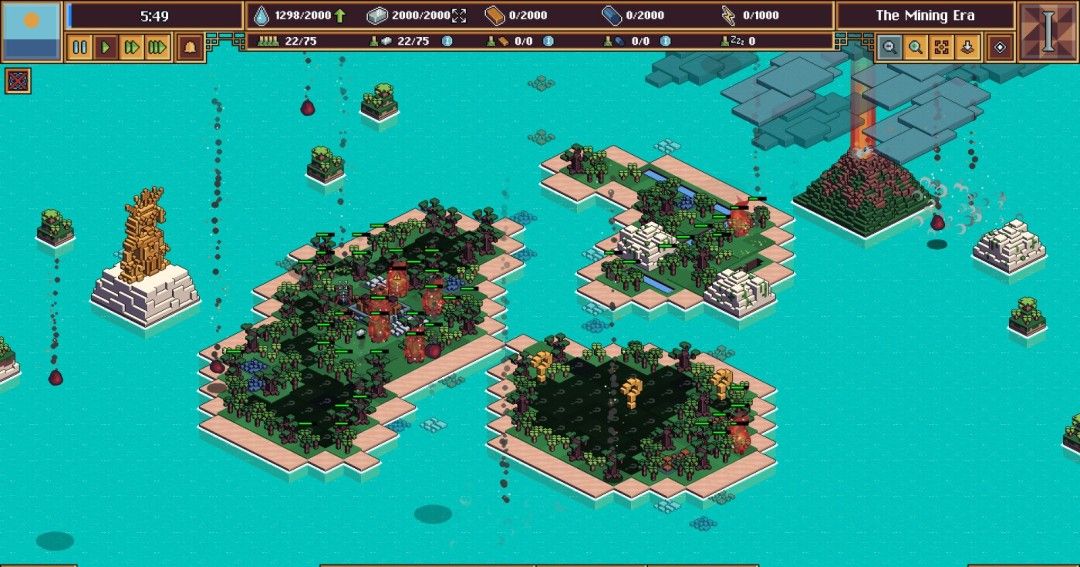Click the expand icon beside the stone count
1080x567 pixels.
click(x=459, y=15)
